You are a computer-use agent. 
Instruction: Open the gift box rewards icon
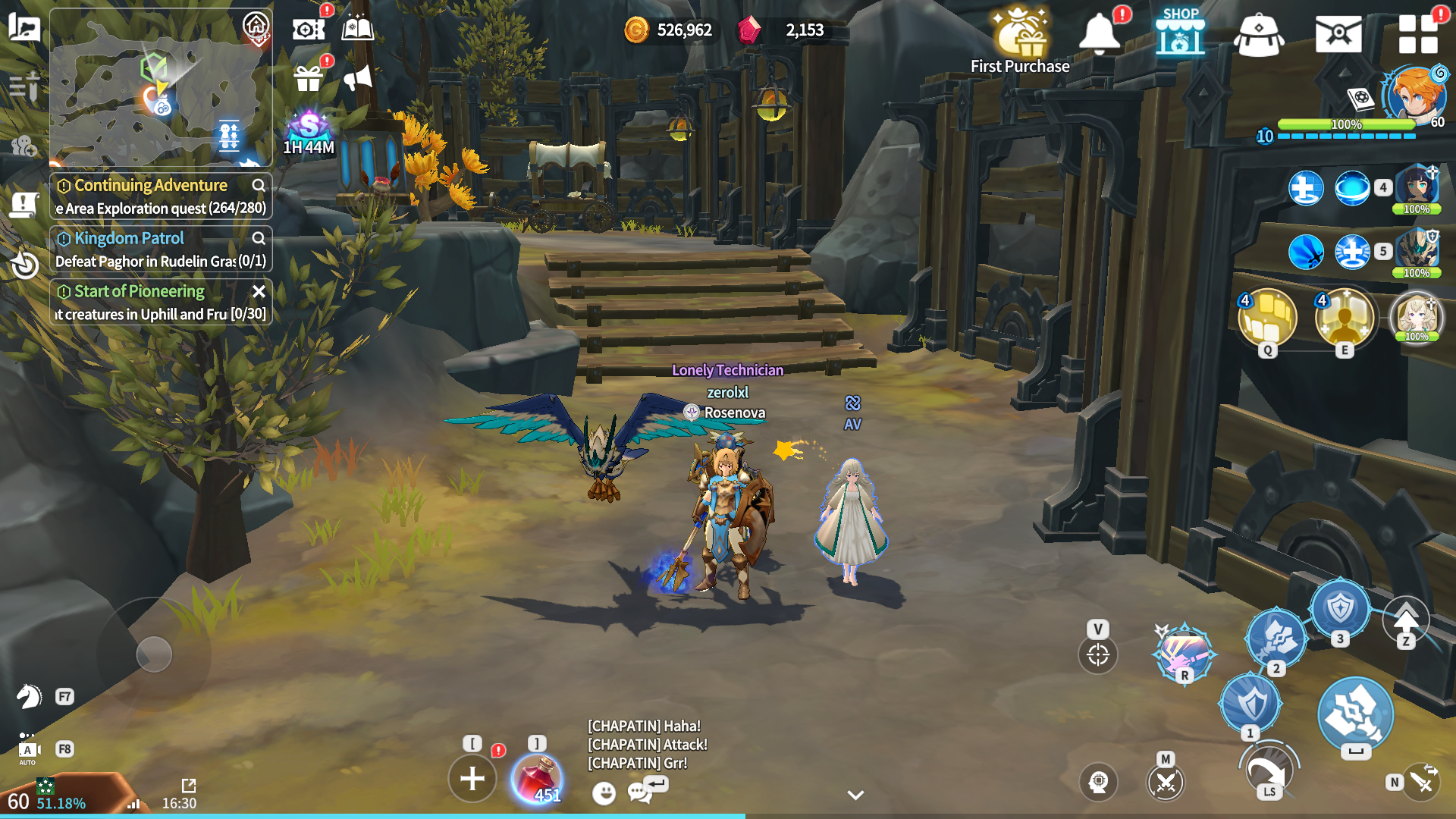coord(308,78)
